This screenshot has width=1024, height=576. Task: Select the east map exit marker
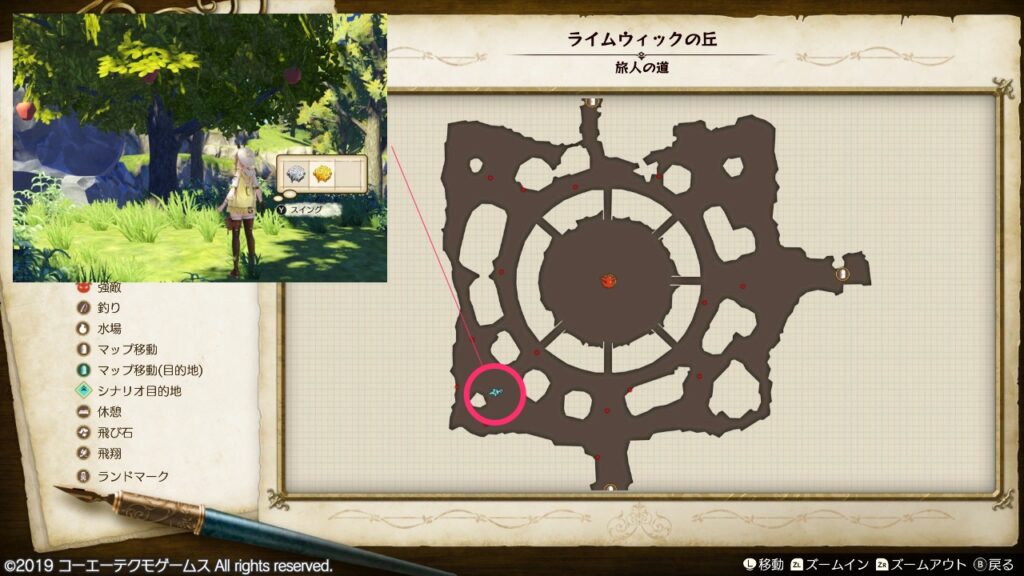[x=842, y=272]
